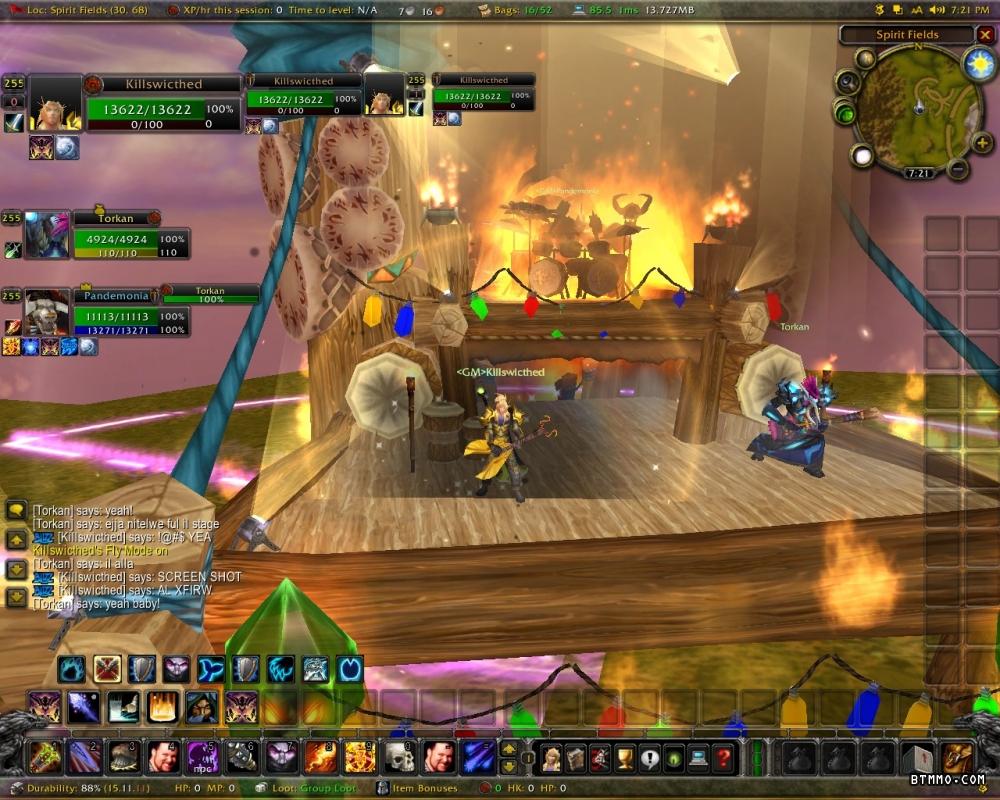Open the gold trophy micro button
Viewport: 1000px width, 800px height.
coord(625,757)
